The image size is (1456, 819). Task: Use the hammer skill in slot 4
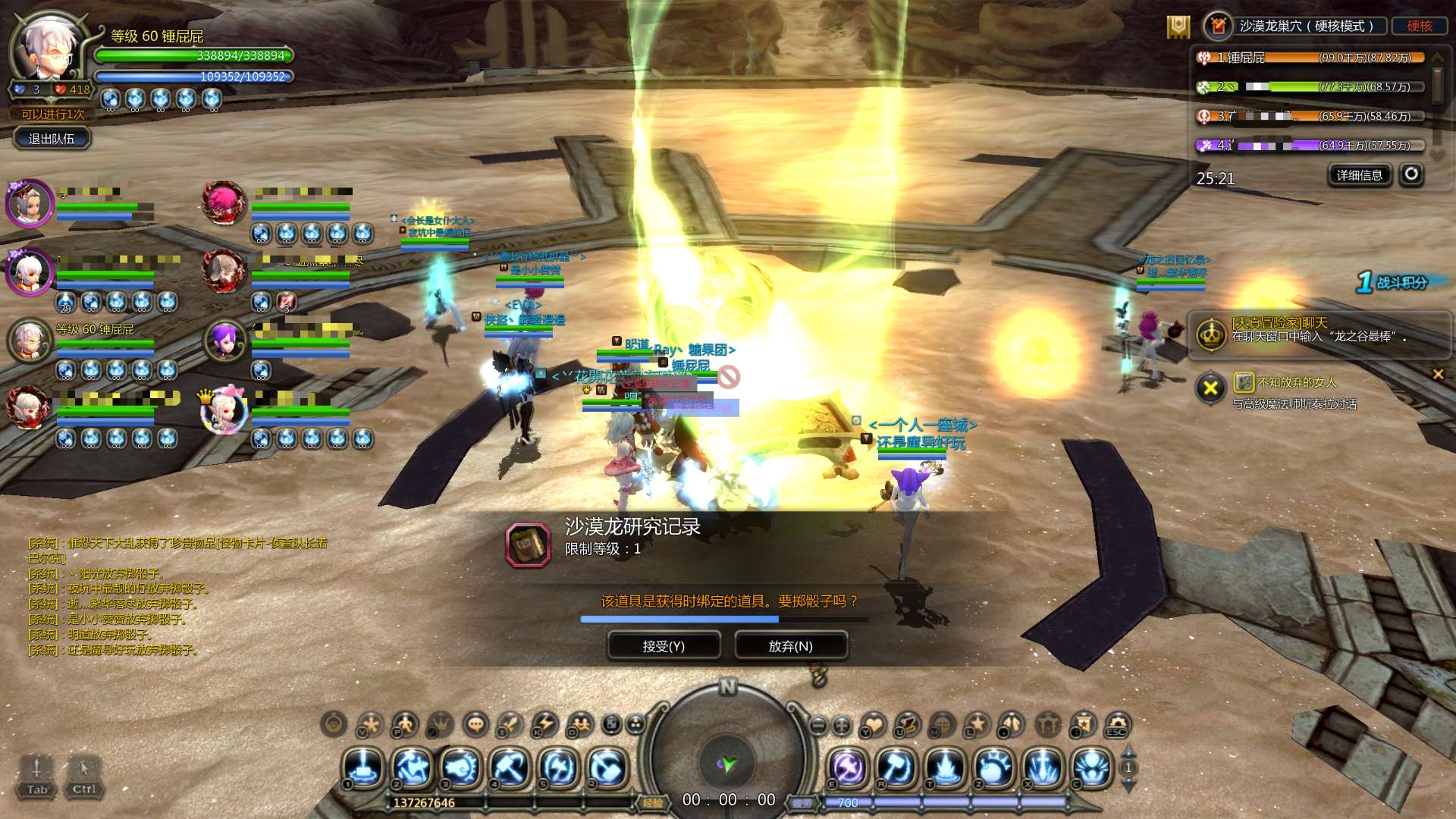tap(510, 767)
